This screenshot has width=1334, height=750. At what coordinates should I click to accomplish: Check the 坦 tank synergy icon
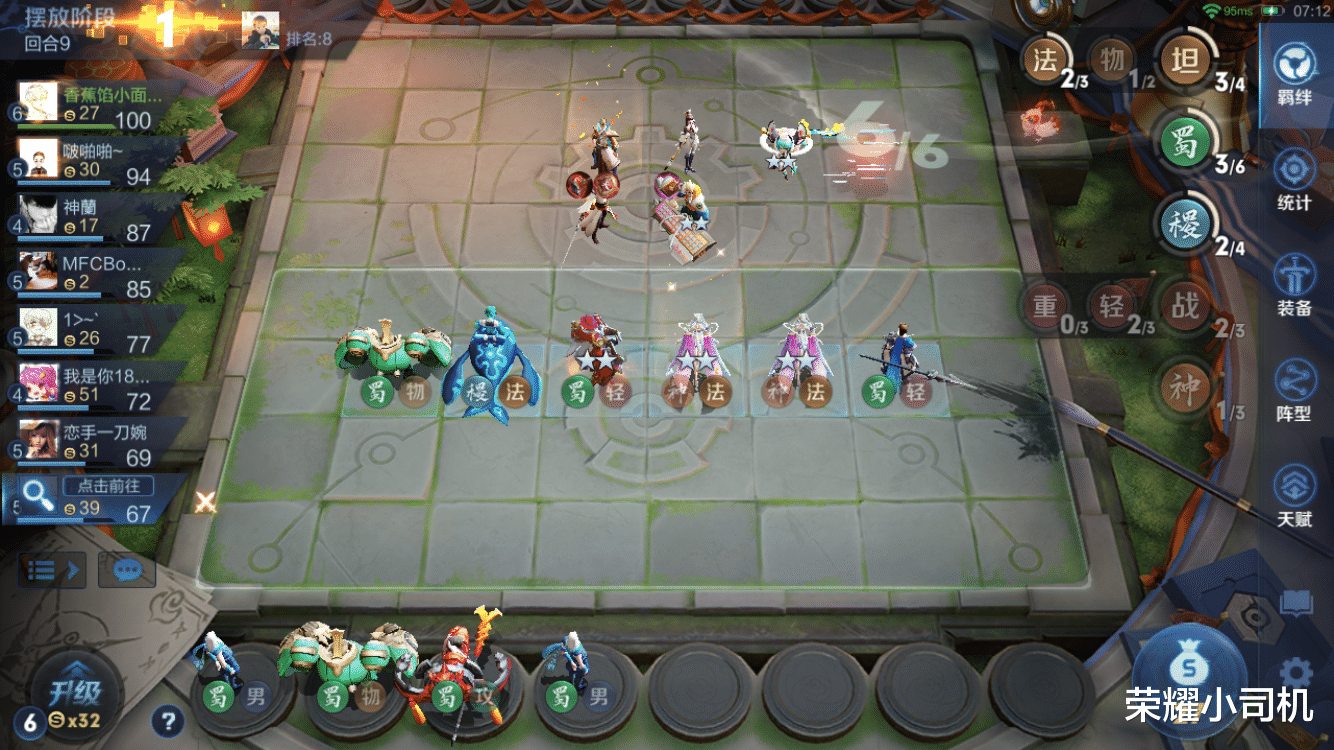click(1184, 61)
